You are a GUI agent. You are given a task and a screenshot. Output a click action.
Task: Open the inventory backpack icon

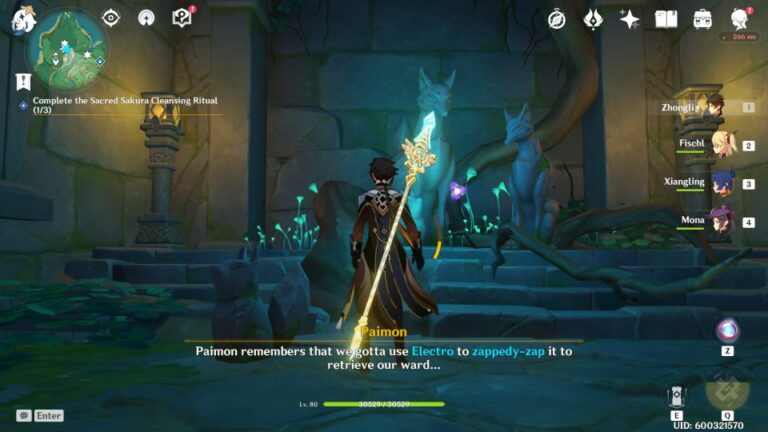pyautogui.click(x=703, y=19)
